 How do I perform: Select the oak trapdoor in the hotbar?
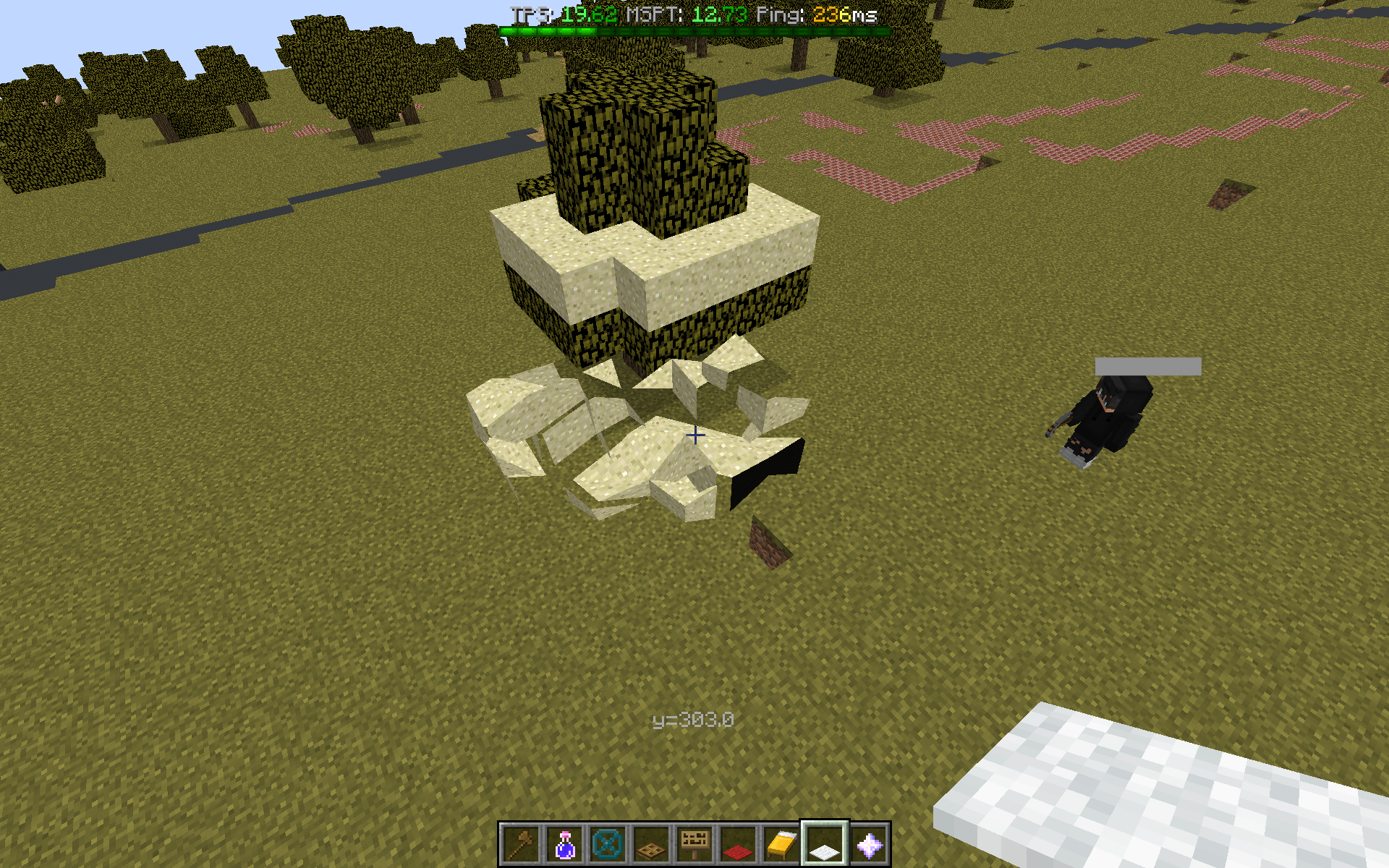click(x=652, y=843)
